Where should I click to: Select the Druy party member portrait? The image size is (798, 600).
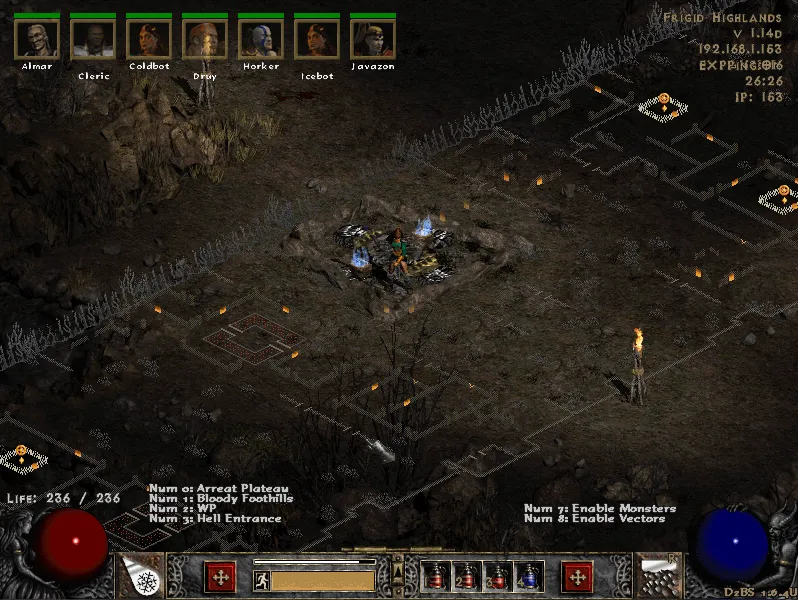tap(205, 38)
